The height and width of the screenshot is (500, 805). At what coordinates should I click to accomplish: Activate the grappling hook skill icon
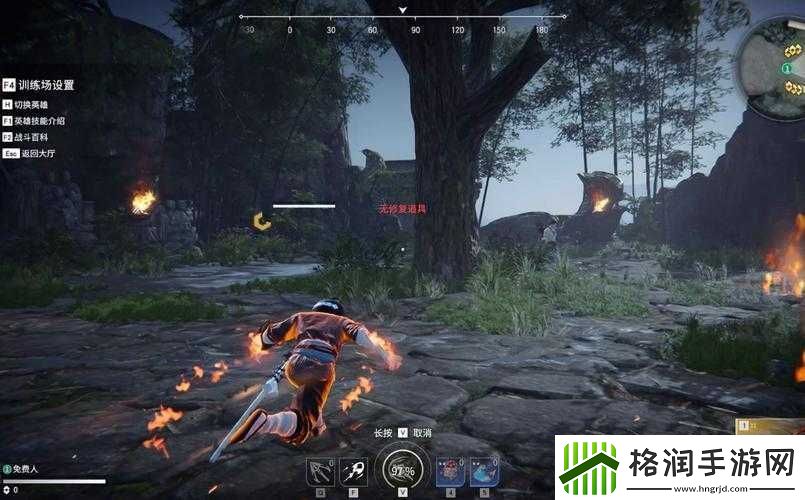coord(322,470)
